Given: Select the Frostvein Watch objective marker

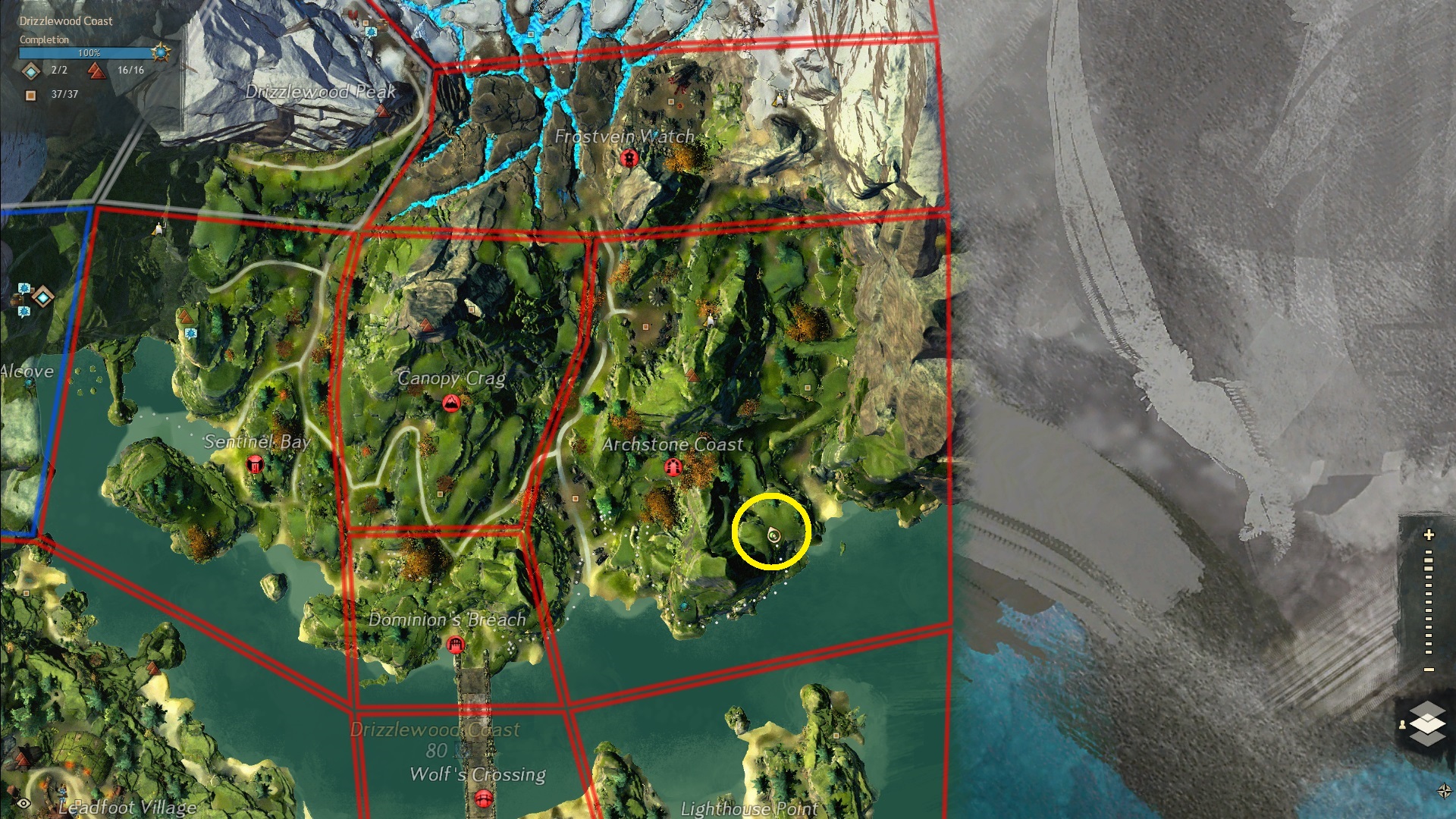Looking at the screenshot, I should click(x=628, y=158).
